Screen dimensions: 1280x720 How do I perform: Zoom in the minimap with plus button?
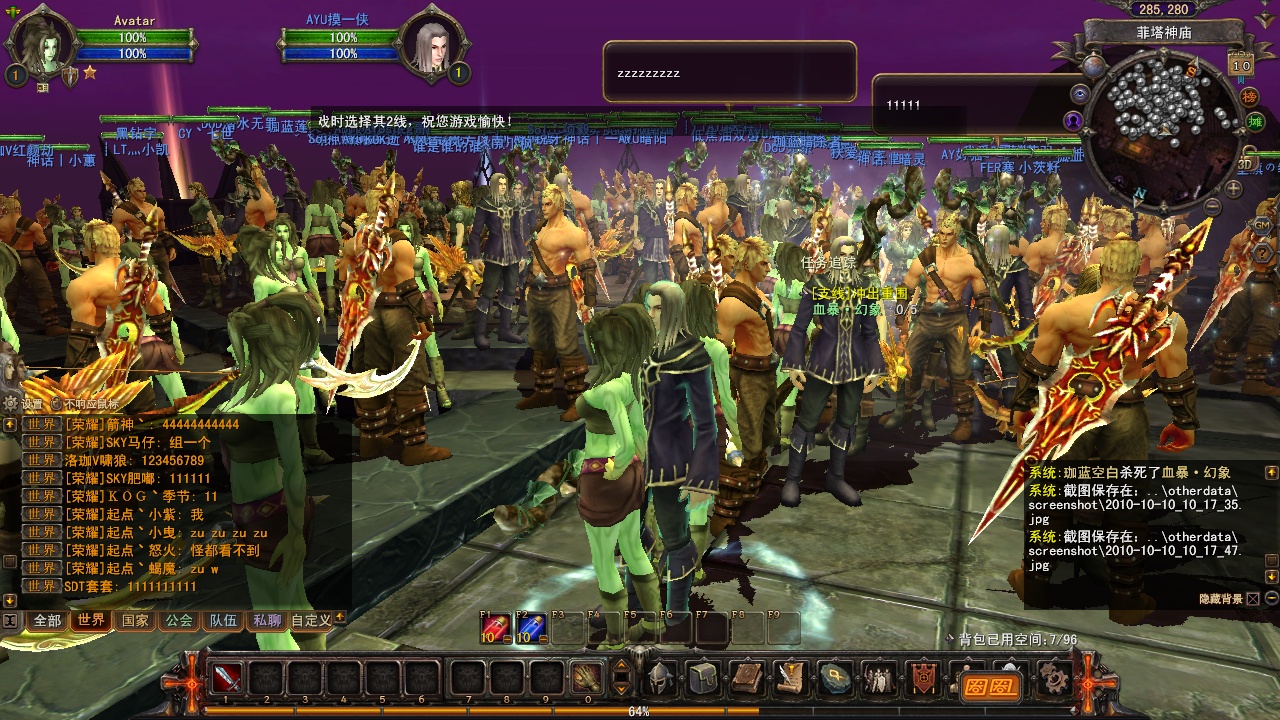click(x=1234, y=188)
